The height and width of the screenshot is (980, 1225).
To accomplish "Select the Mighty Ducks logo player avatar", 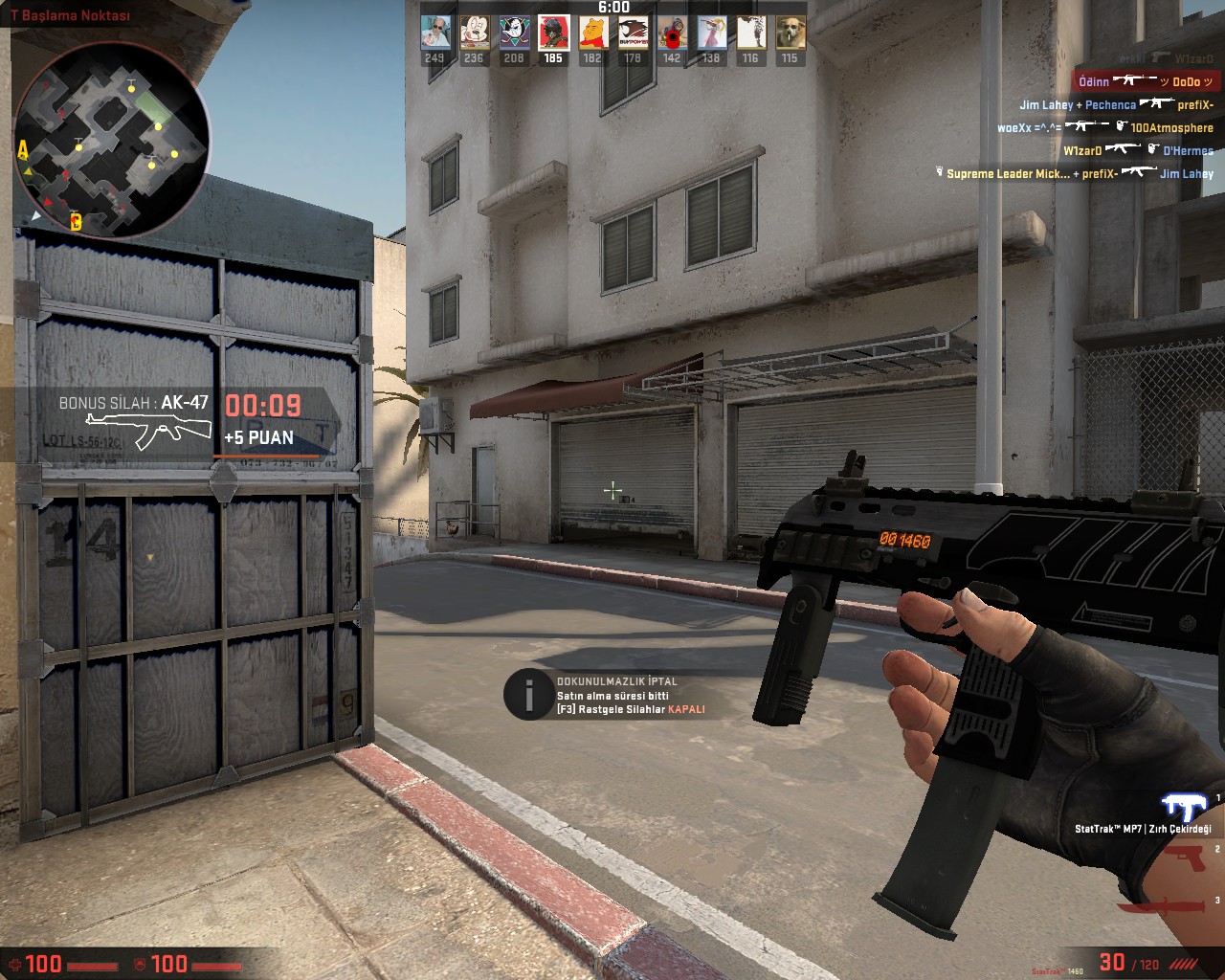I will [x=514, y=33].
